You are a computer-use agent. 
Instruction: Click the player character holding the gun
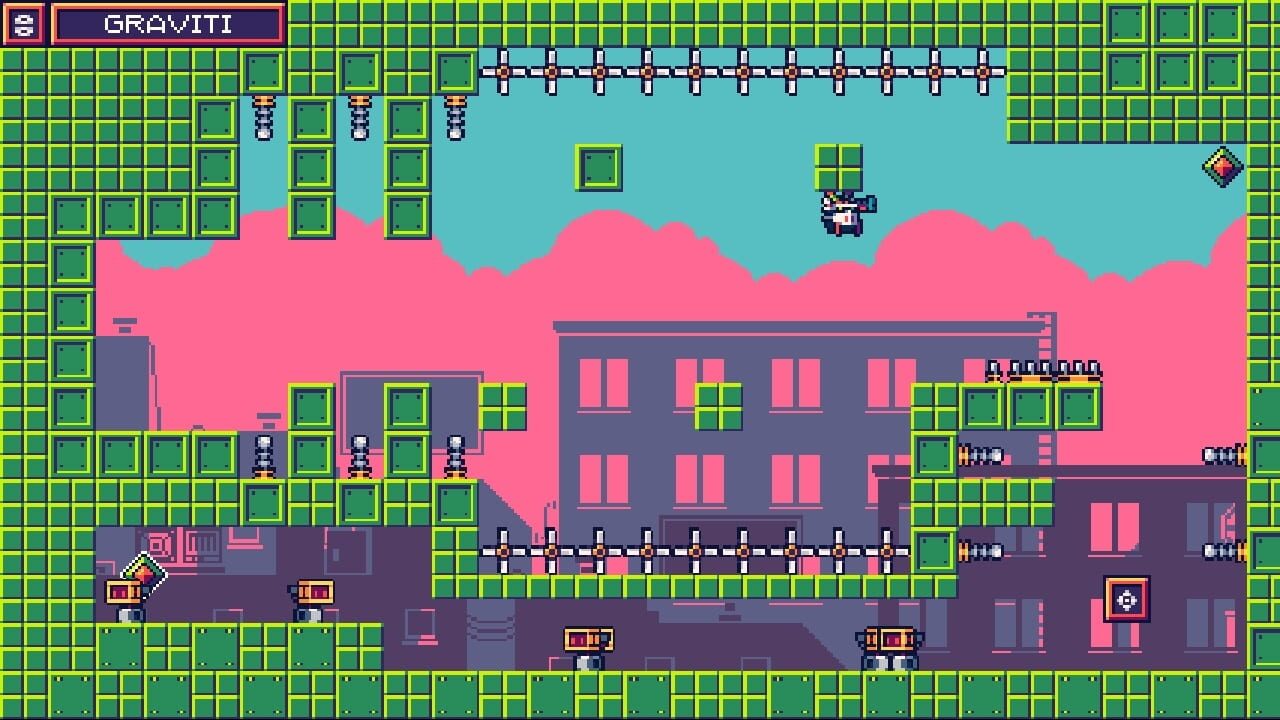coord(838,213)
